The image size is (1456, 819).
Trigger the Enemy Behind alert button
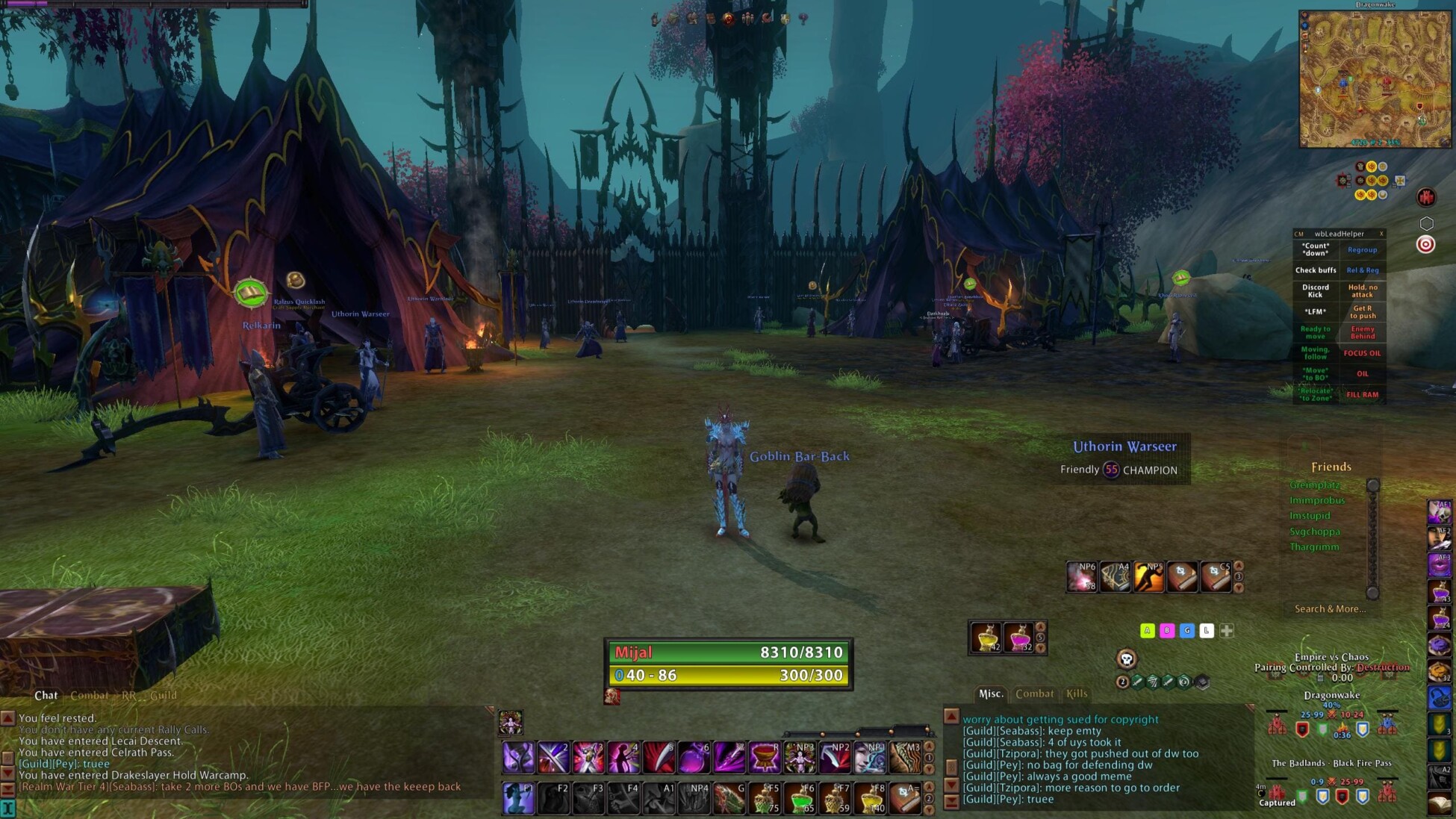[1362, 332]
